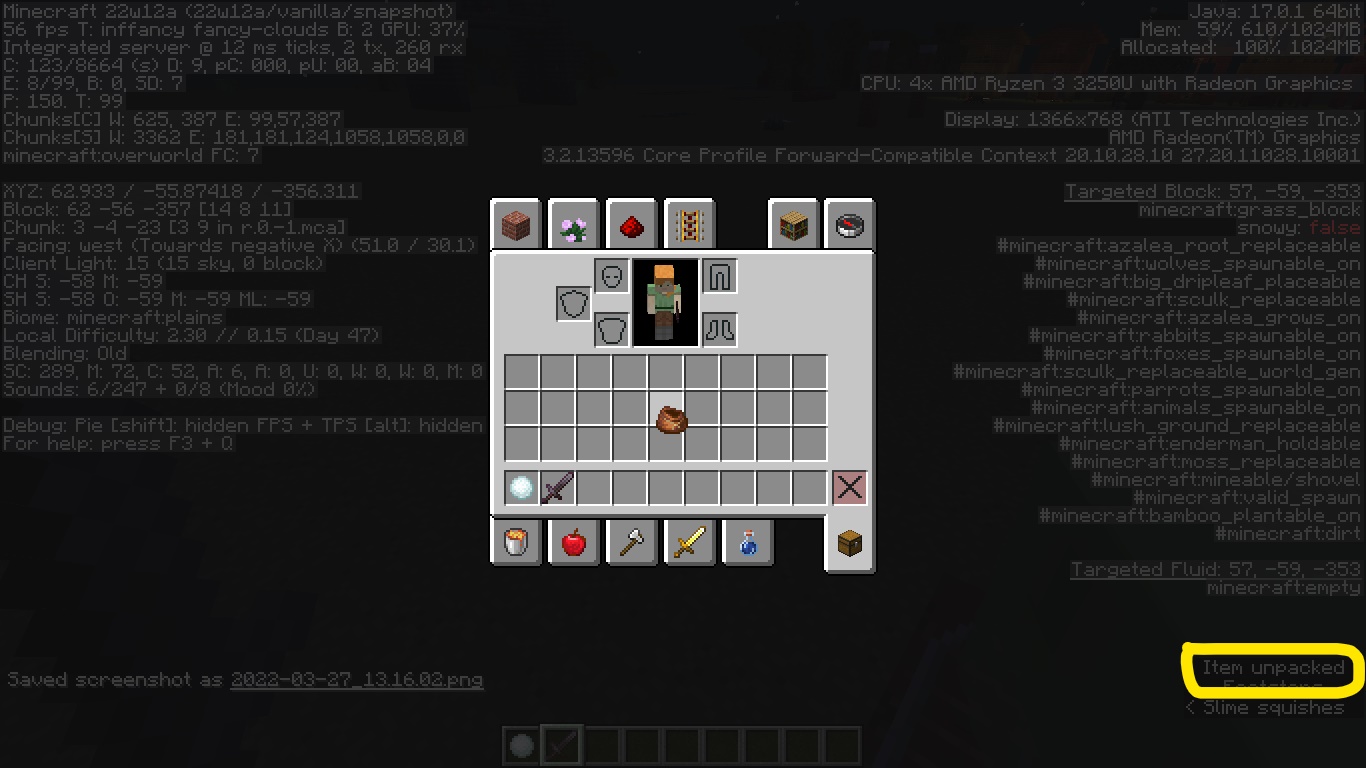This screenshot has height=768, width=1366.
Task: Click the offhand shield slot
Action: 574,303
